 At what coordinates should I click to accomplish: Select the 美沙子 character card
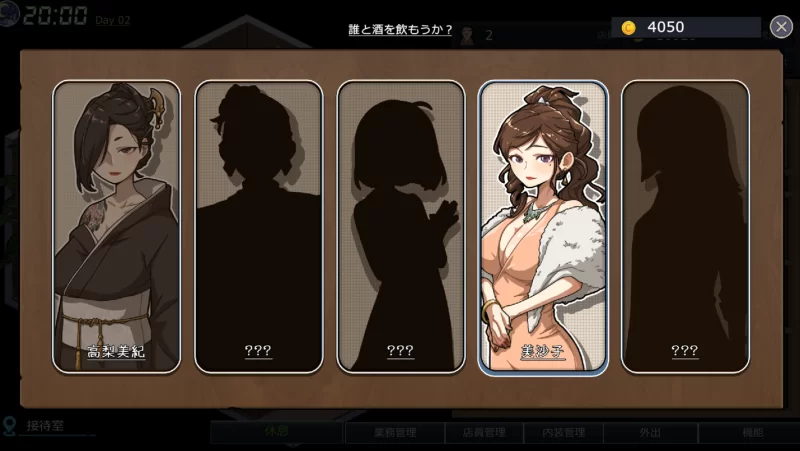543,226
